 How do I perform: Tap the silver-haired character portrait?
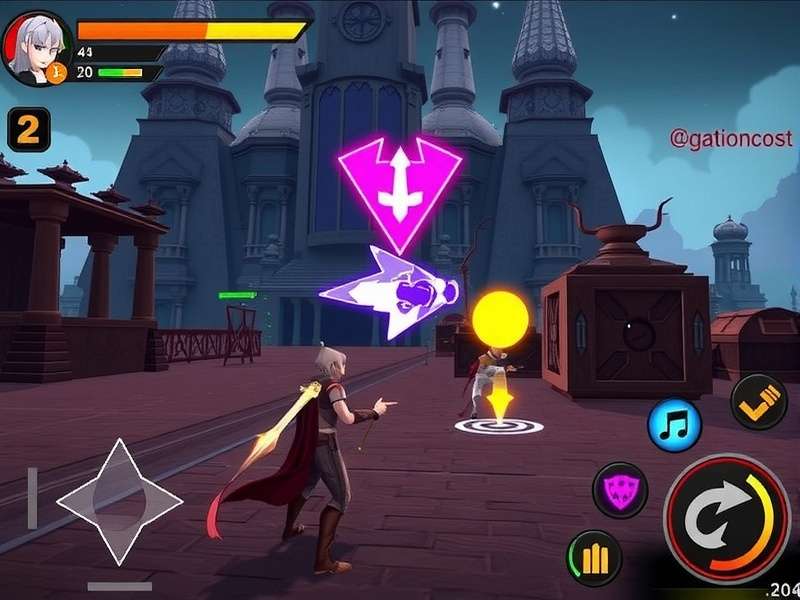point(37,46)
